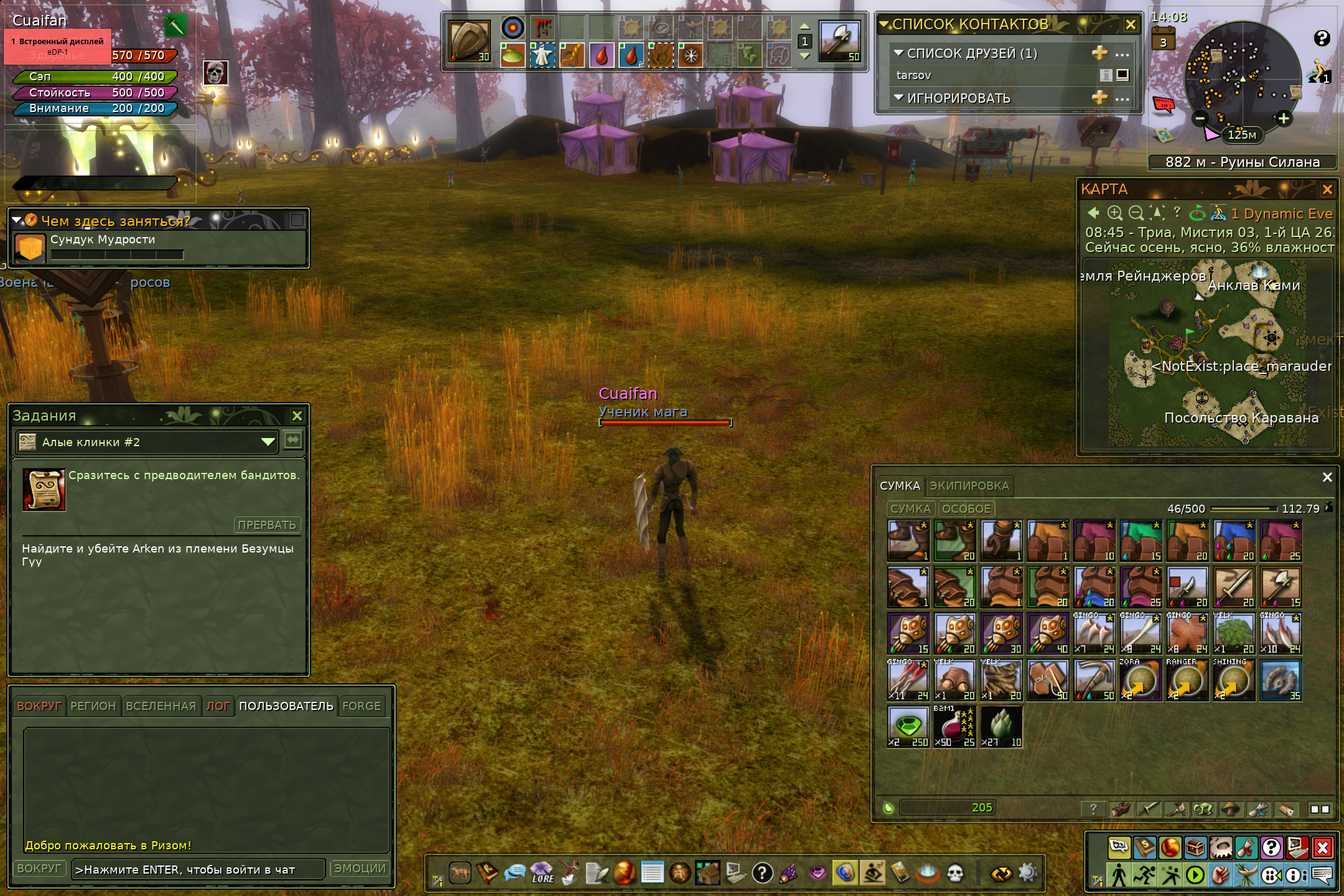Open the quest selection dropdown

268,442
